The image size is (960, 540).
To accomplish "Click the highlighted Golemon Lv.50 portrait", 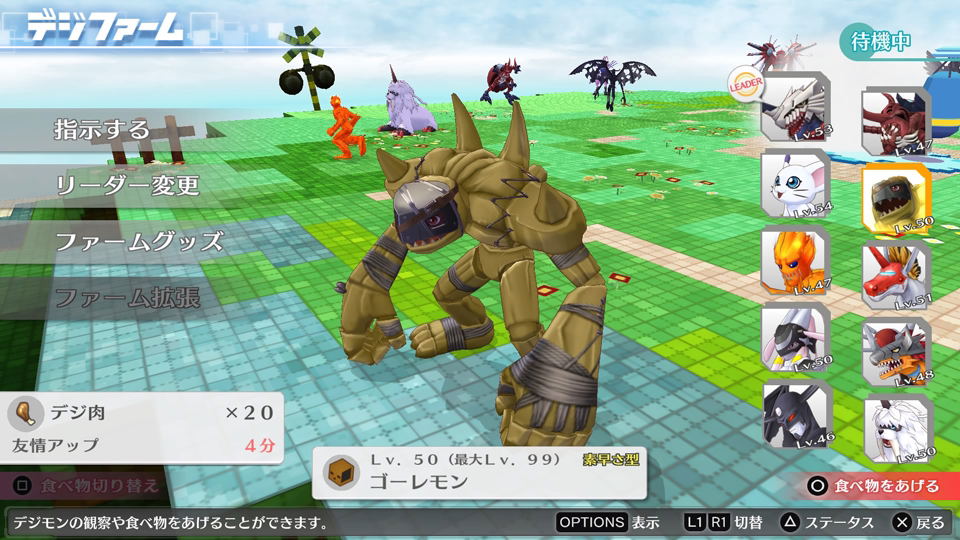I will point(895,196).
